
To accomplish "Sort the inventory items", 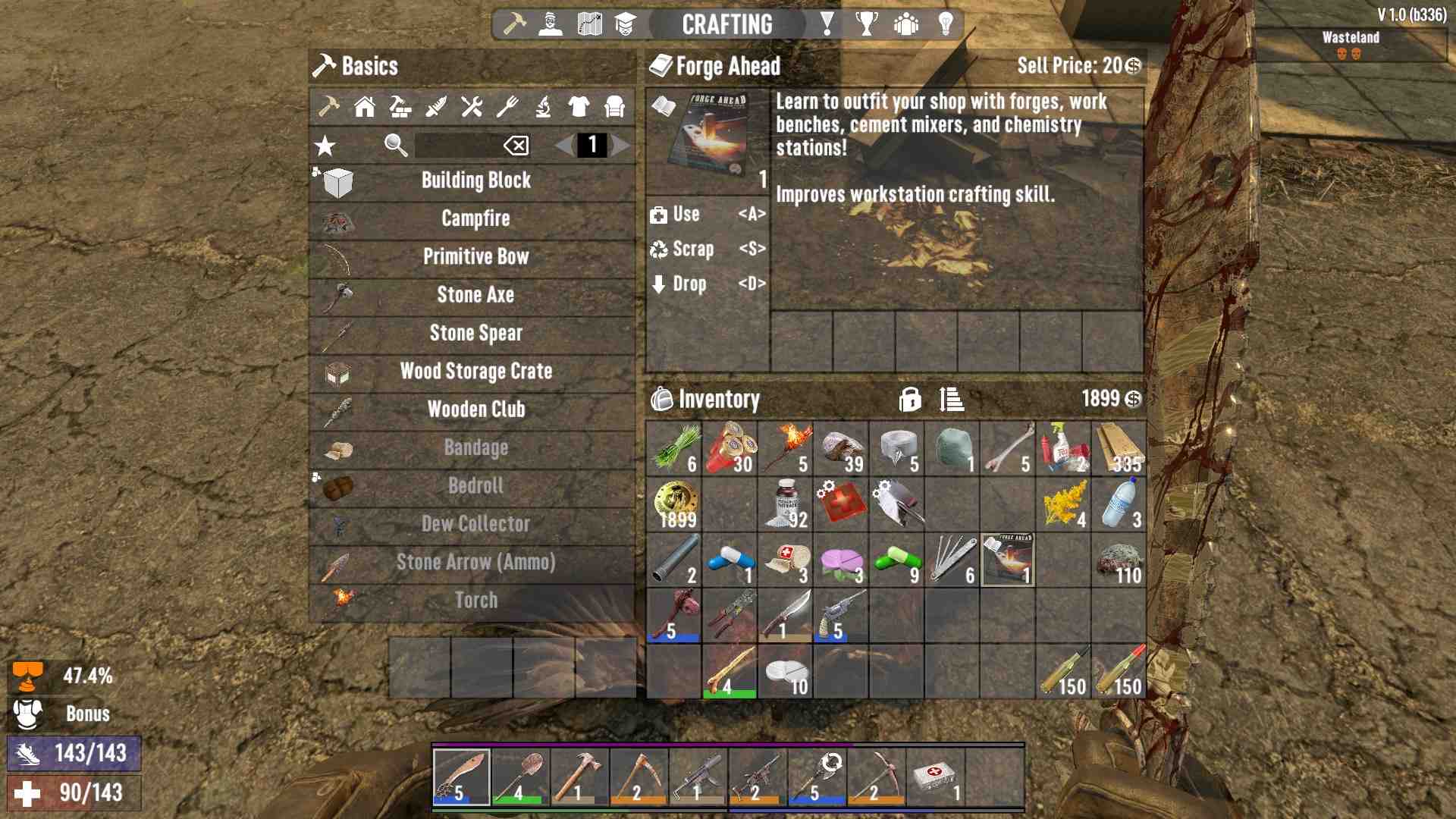I will click(x=951, y=399).
